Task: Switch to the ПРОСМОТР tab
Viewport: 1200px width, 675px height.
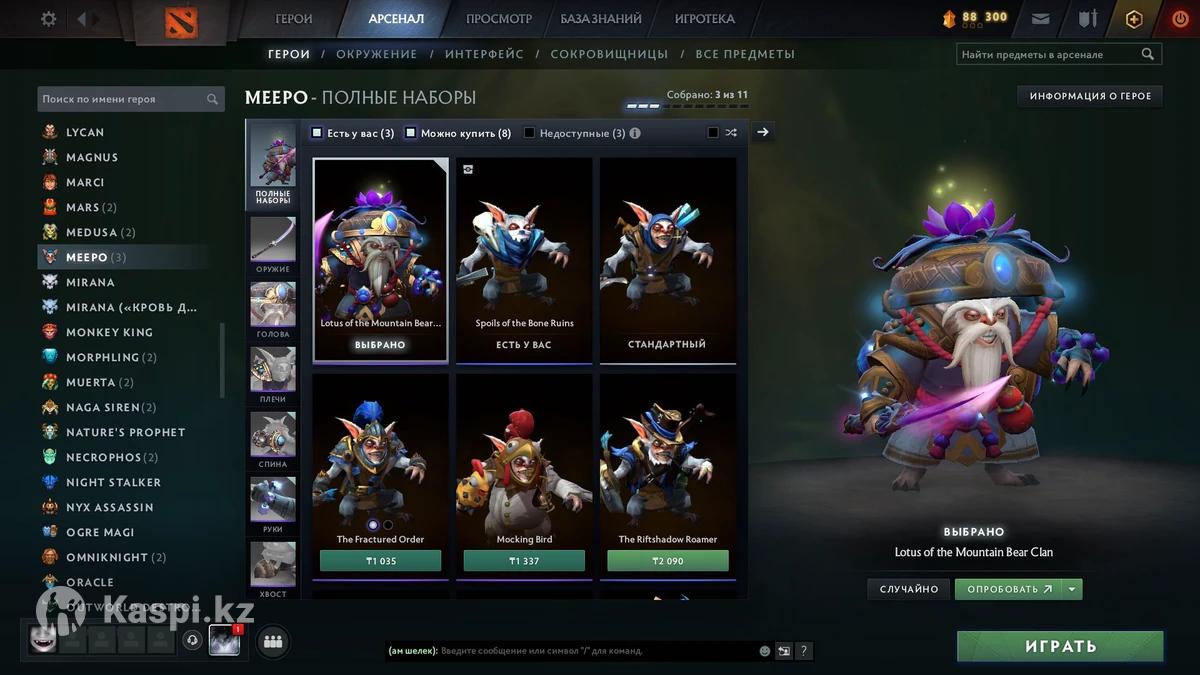Action: [499, 19]
